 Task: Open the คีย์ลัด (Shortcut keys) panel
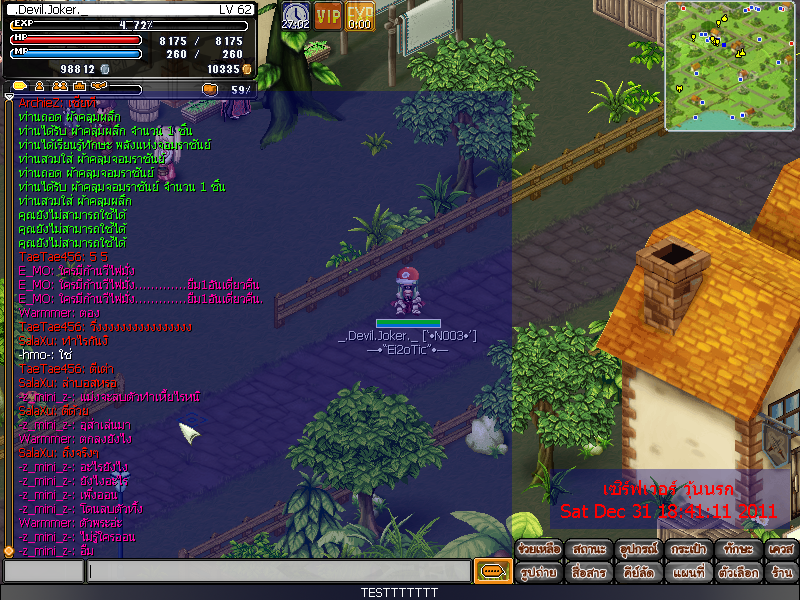(x=637, y=573)
